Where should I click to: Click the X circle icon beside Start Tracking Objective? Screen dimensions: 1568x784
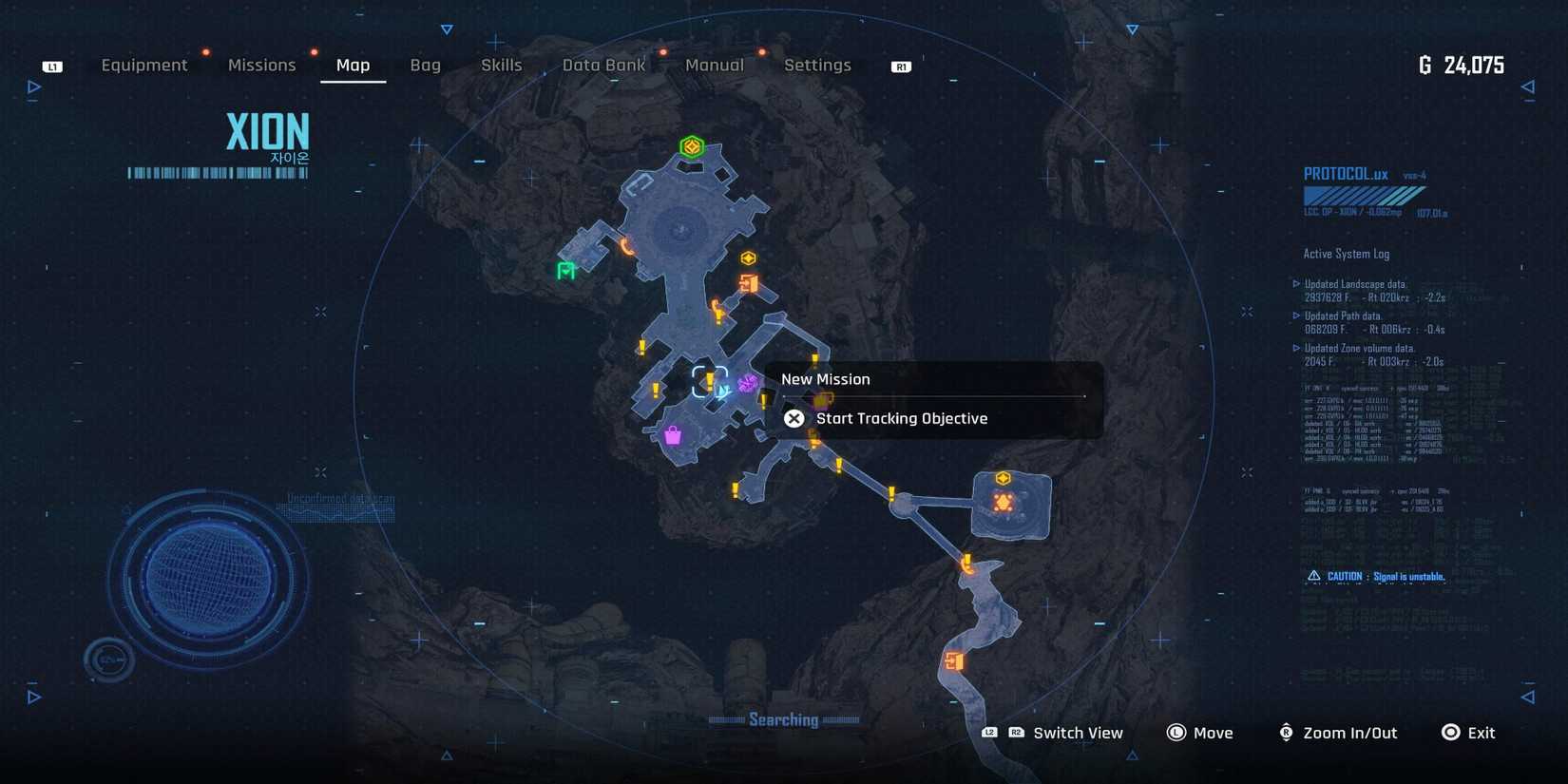coord(794,418)
